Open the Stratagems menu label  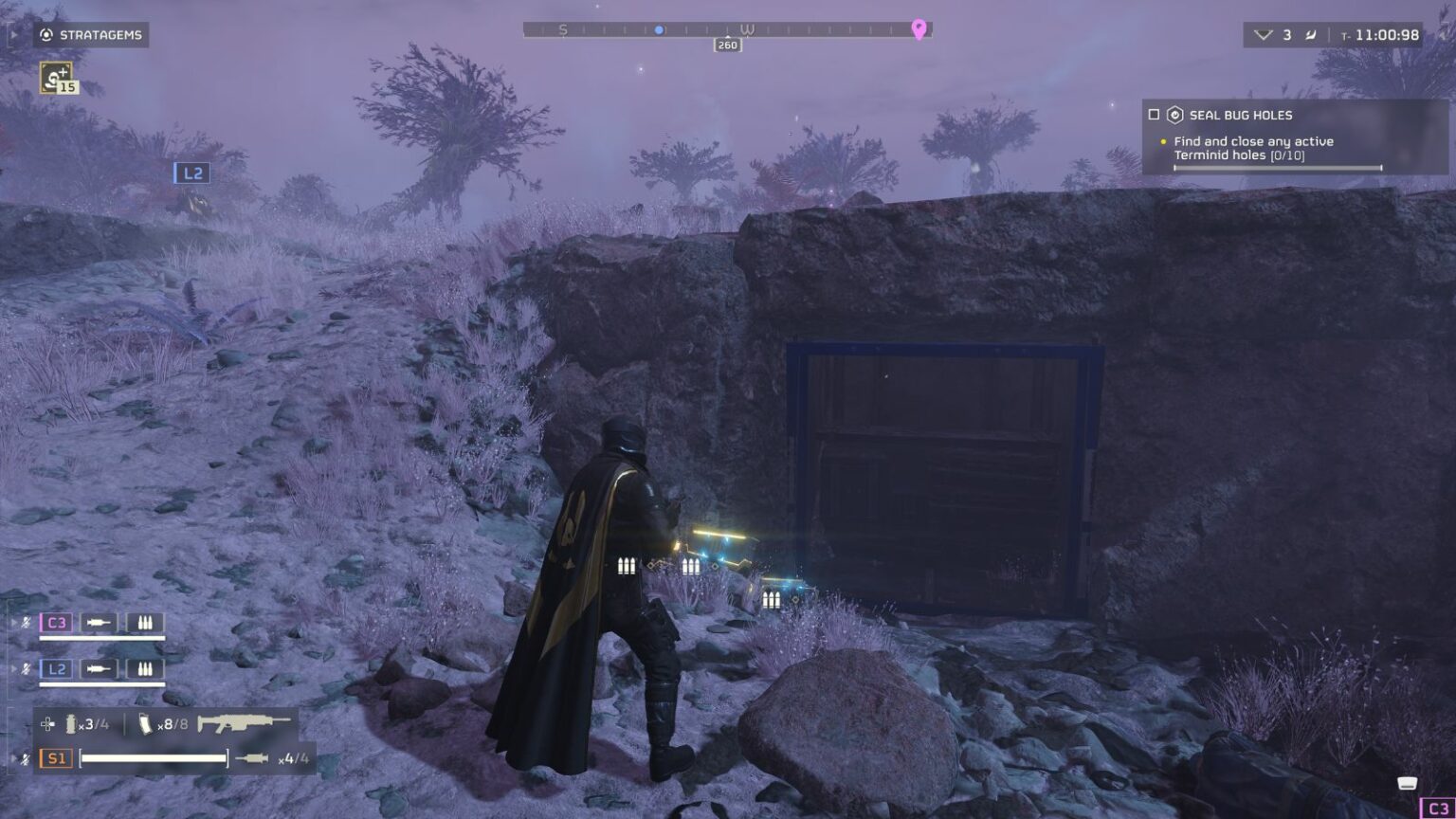tap(92, 35)
